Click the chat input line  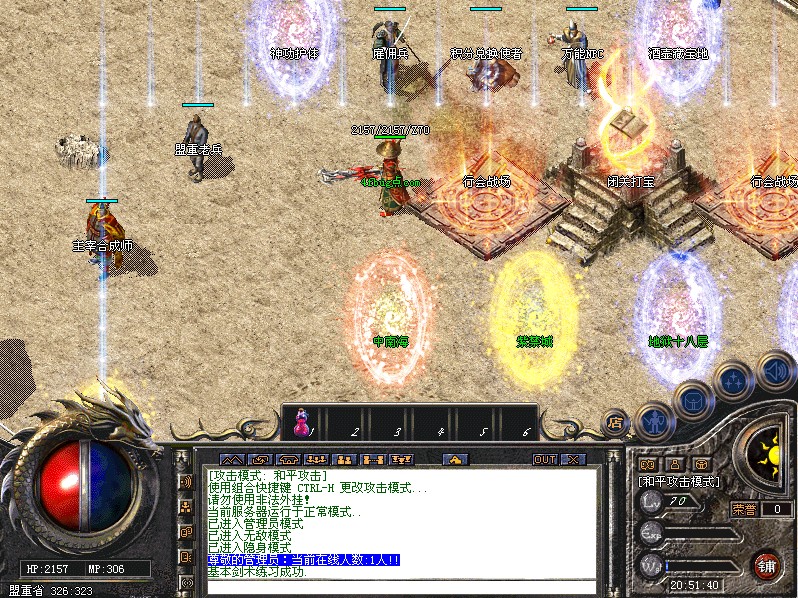[x=400, y=587]
